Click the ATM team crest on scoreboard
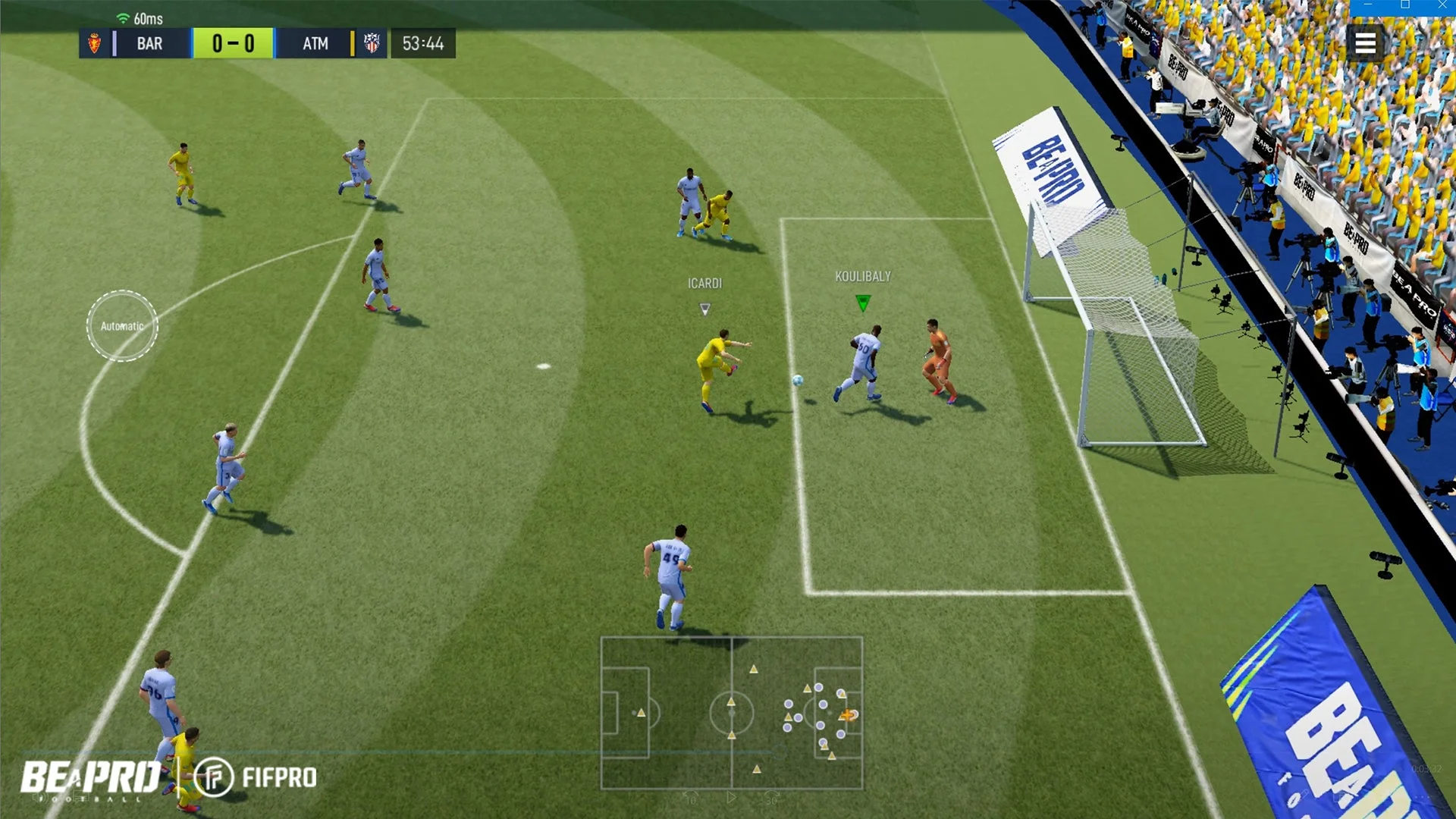 371,43
